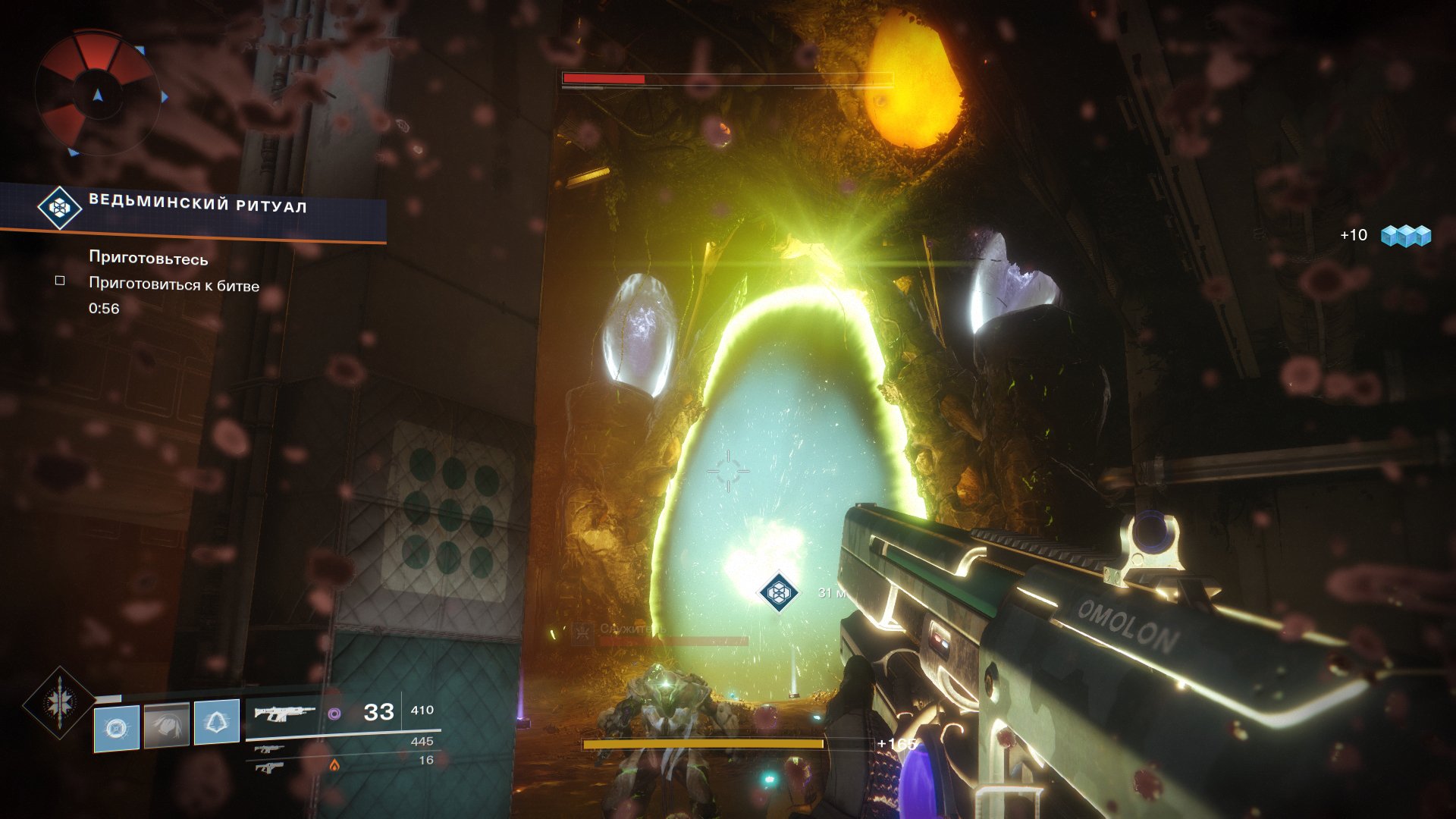
Task: Click the radar compass in the corner
Action: coord(99,87)
